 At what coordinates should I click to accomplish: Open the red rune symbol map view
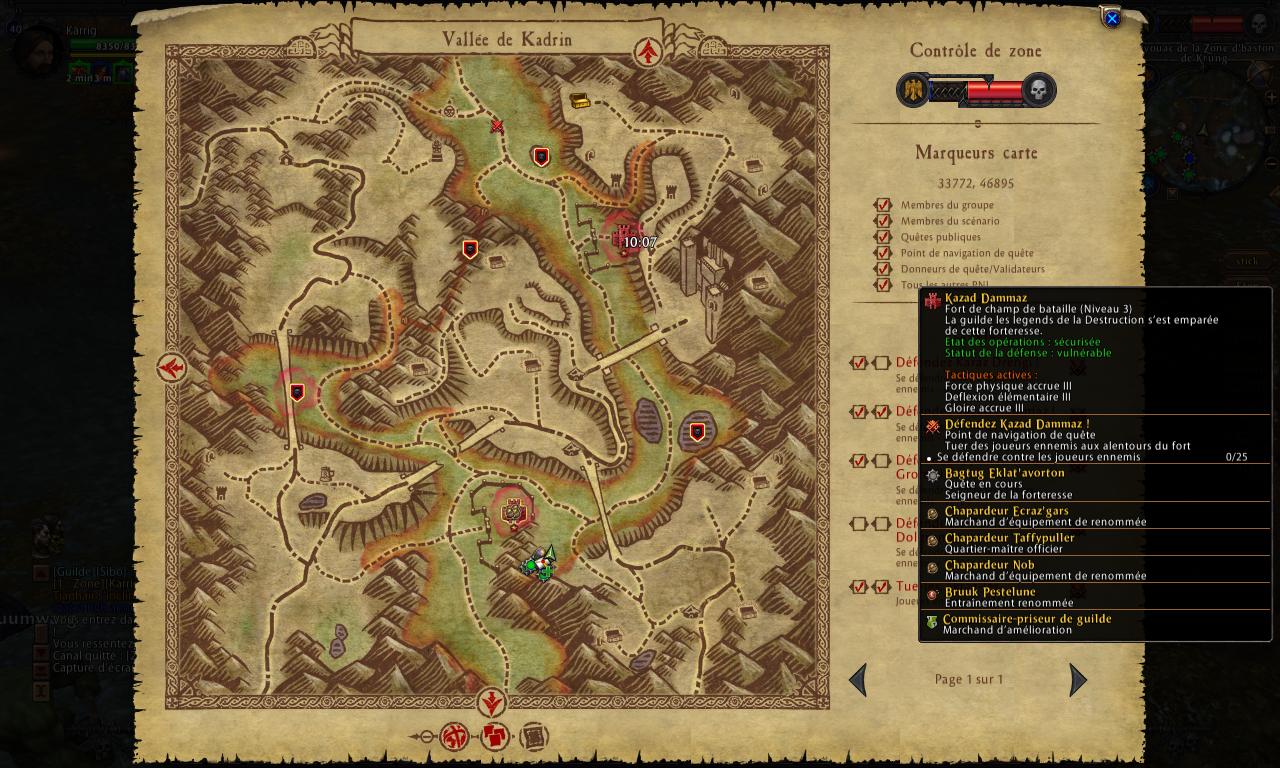click(x=456, y=738)
